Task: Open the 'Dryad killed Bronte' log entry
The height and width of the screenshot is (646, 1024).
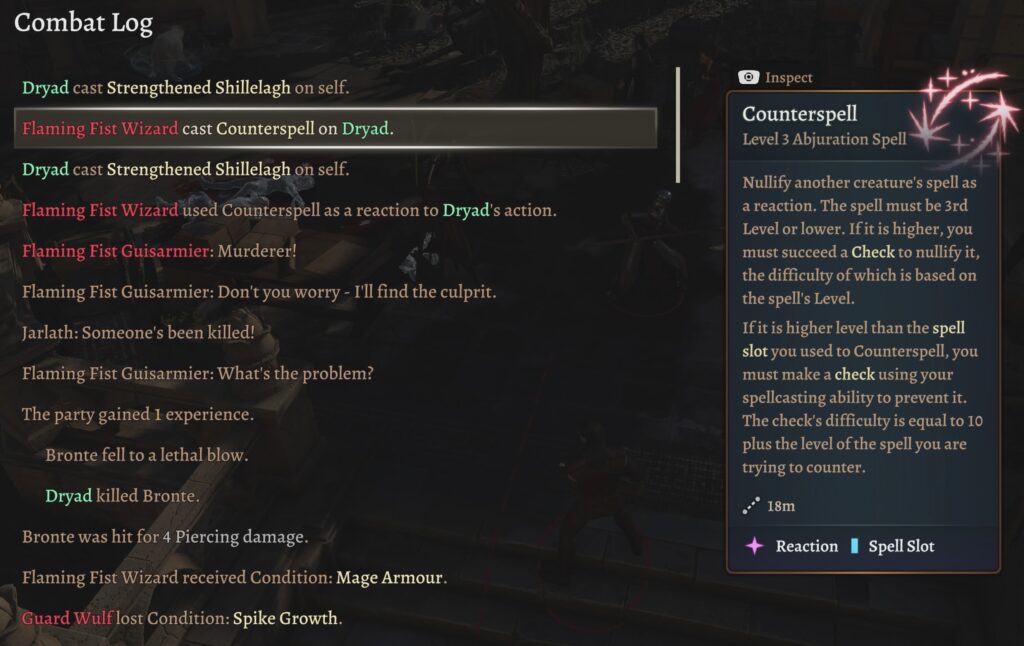Action: [123, 496]
